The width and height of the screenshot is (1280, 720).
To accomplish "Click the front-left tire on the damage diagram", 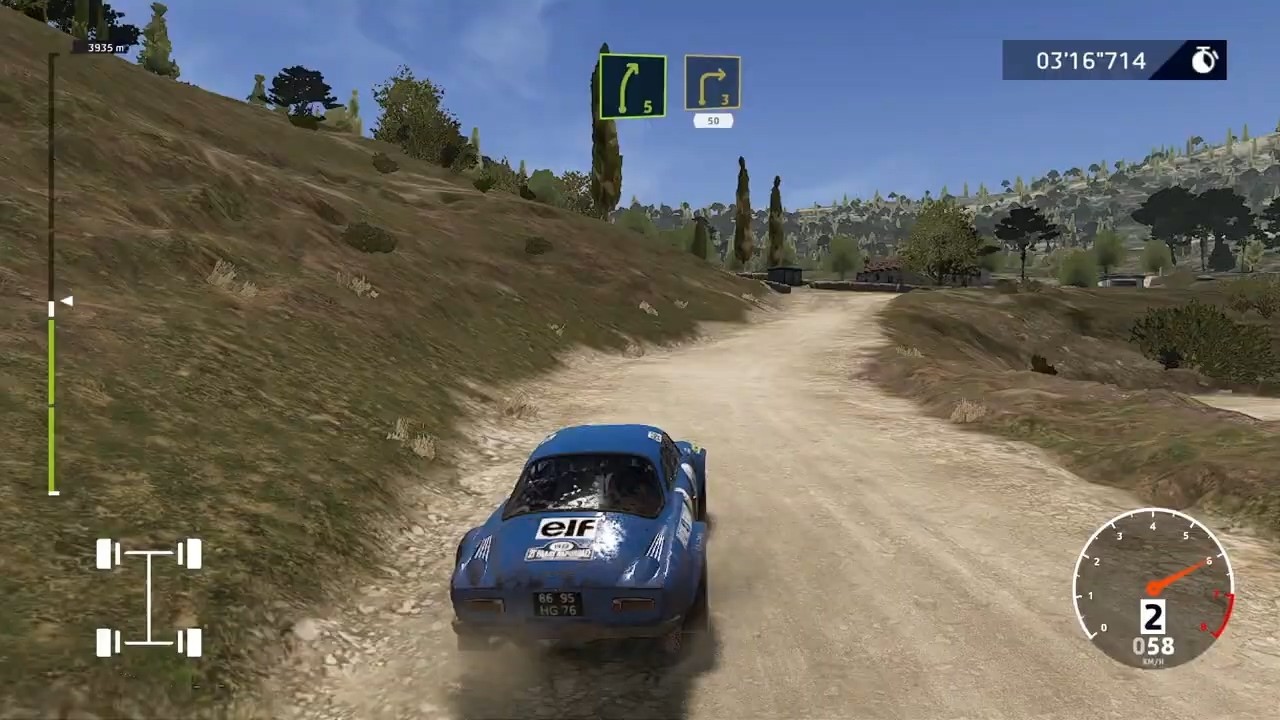I will tap(105, 555).
